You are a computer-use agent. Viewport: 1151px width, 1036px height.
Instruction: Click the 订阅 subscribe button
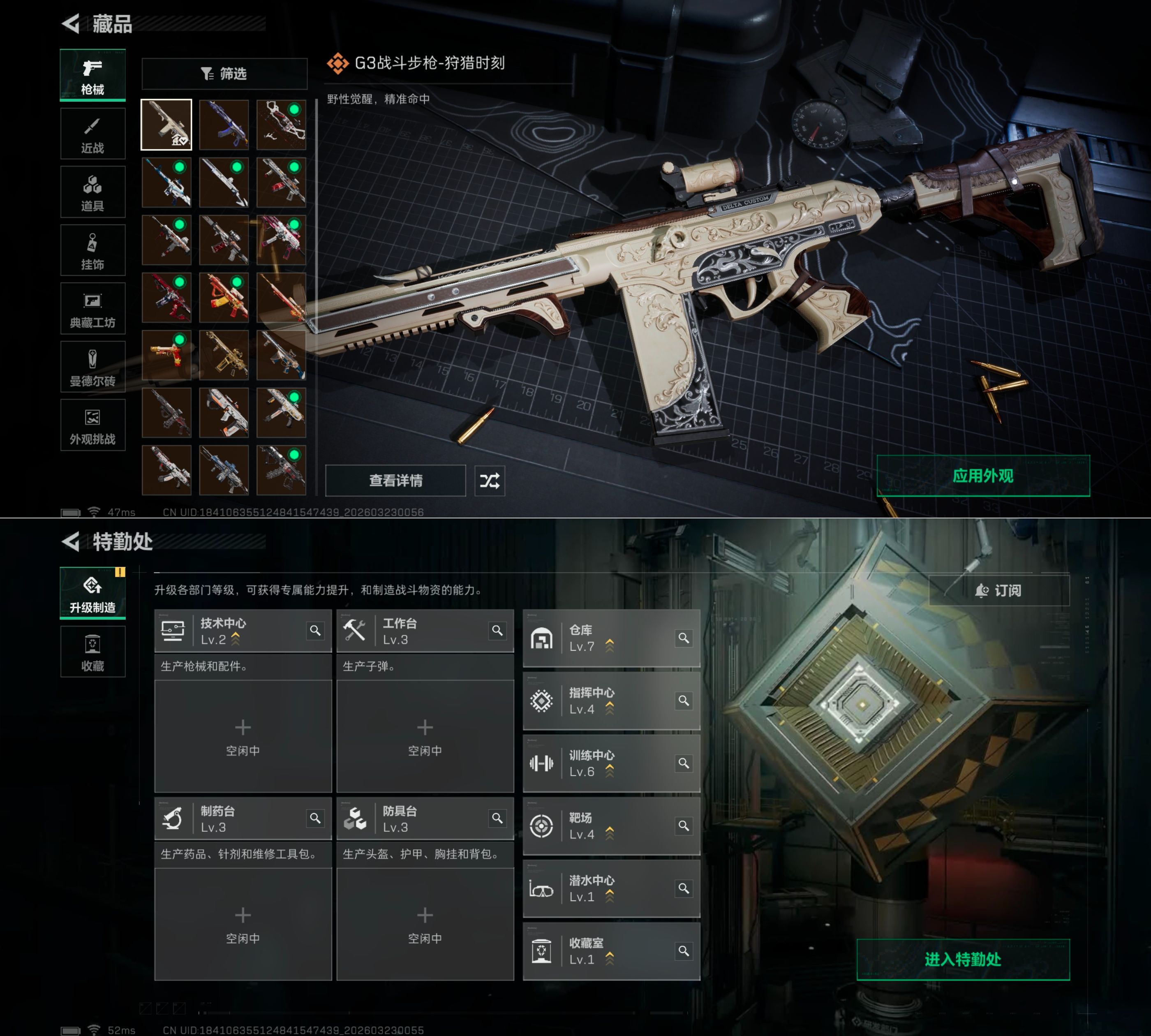[x=999, y=591]
